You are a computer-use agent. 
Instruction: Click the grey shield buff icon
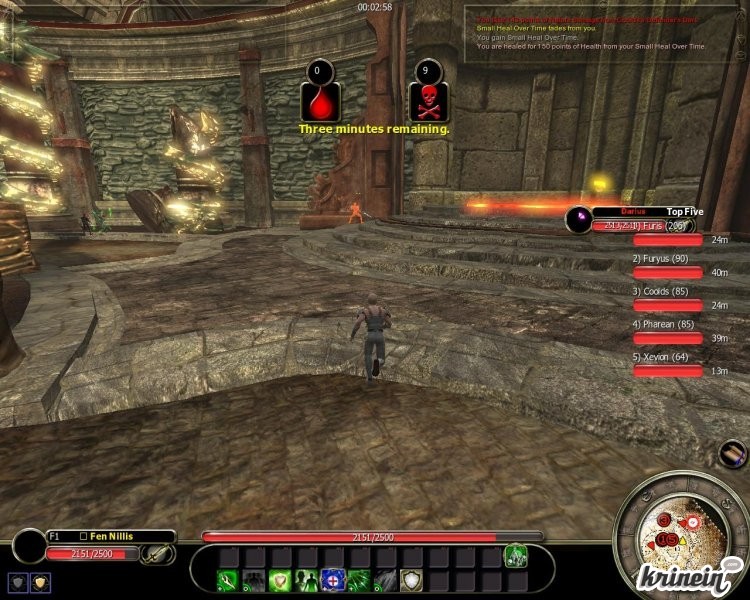pyautogui.click(x=18, y=582)
